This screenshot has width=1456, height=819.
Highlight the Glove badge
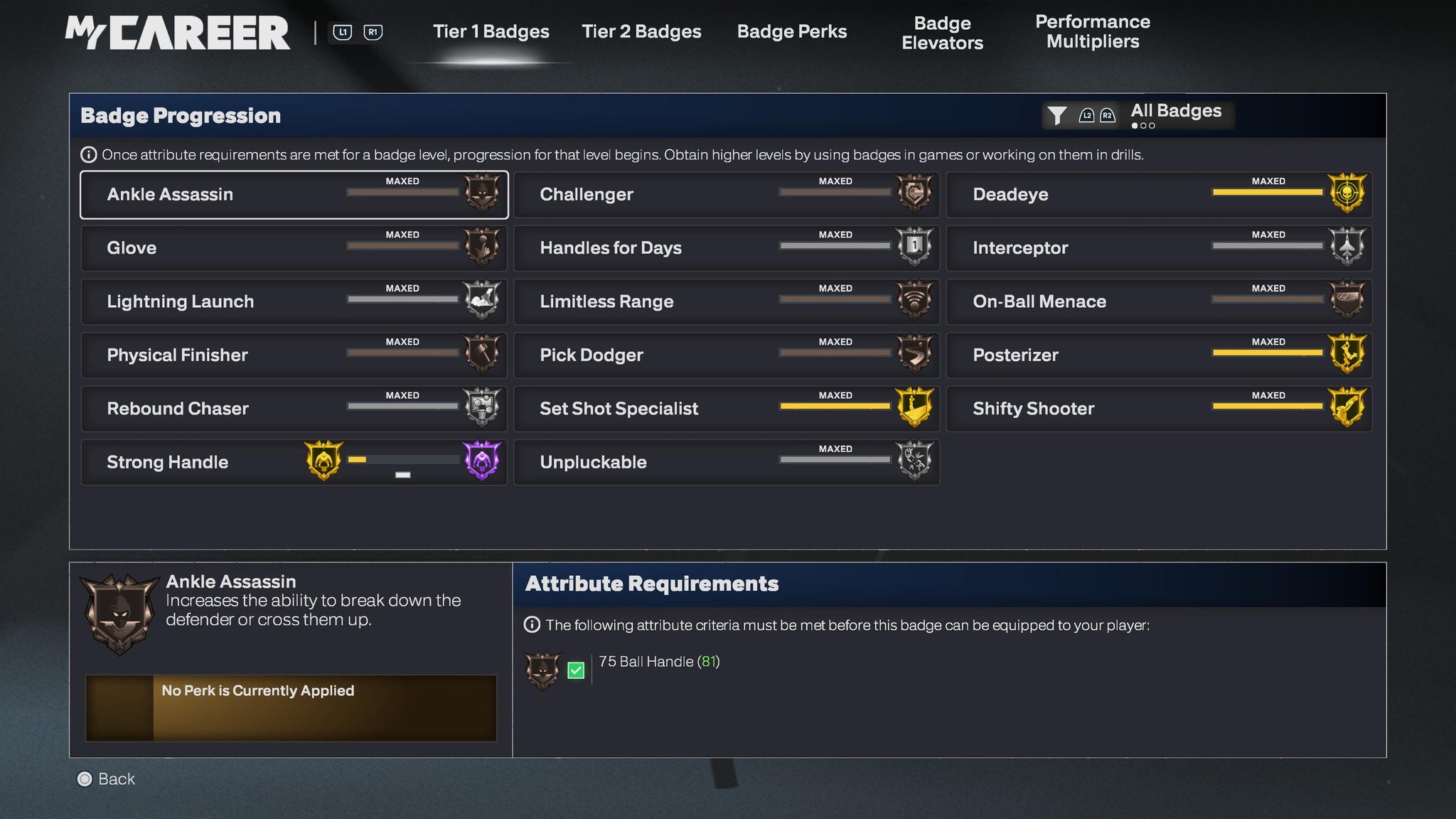(294, 248)
